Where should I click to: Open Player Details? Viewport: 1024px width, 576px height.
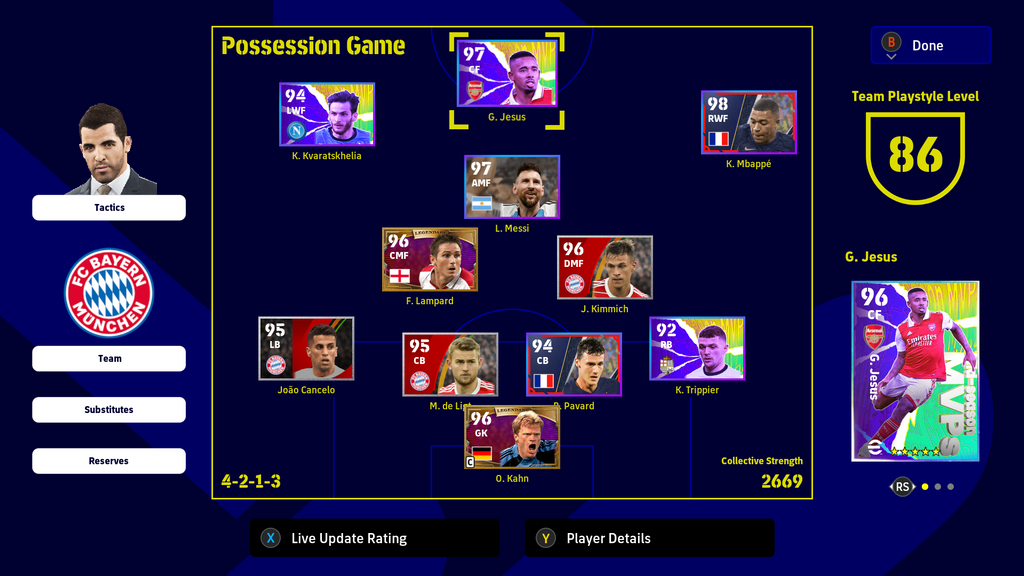tap(649, 538)
